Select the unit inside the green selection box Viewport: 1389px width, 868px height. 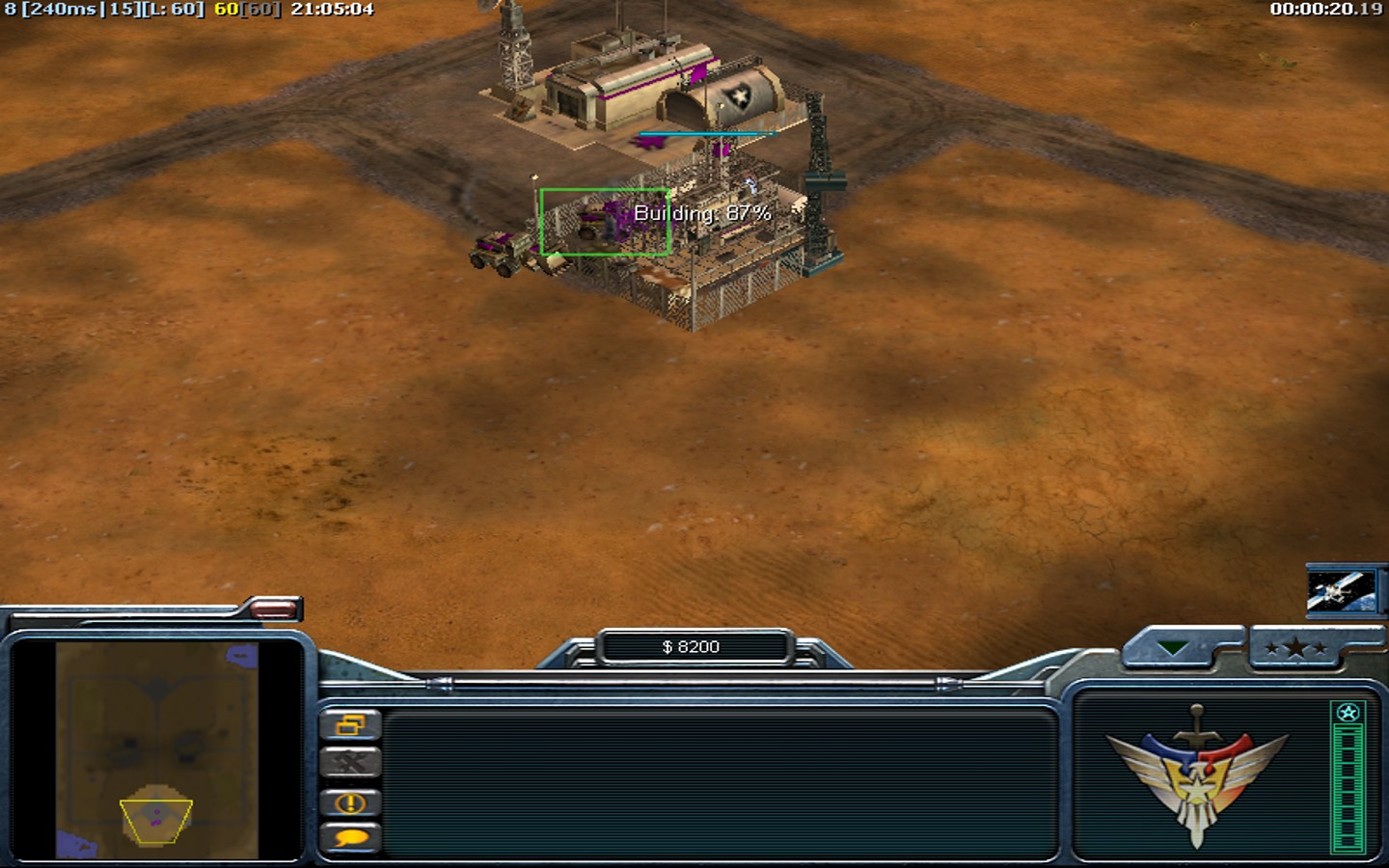coord(605,222)
